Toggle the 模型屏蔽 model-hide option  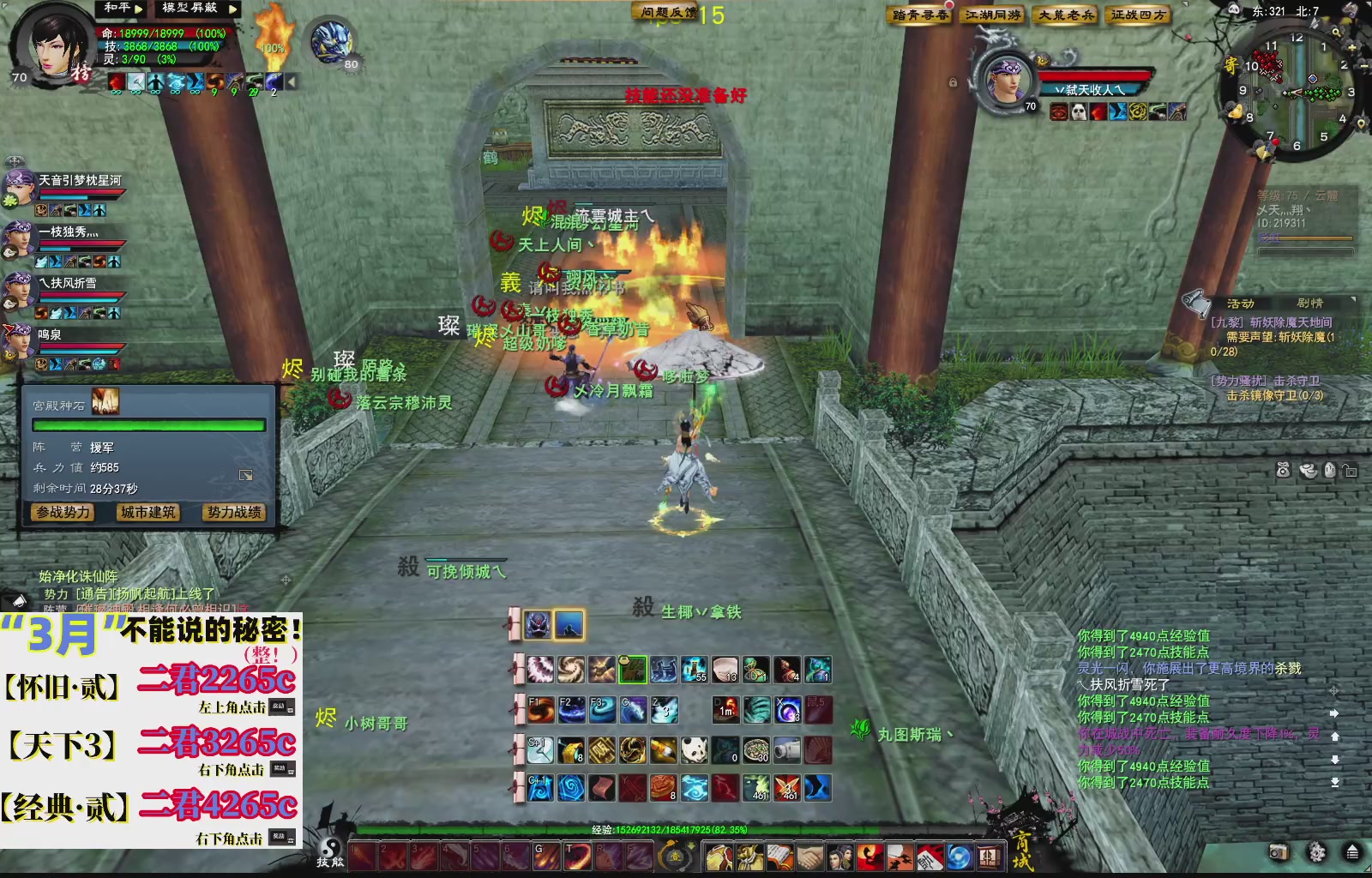coord(189,9)
